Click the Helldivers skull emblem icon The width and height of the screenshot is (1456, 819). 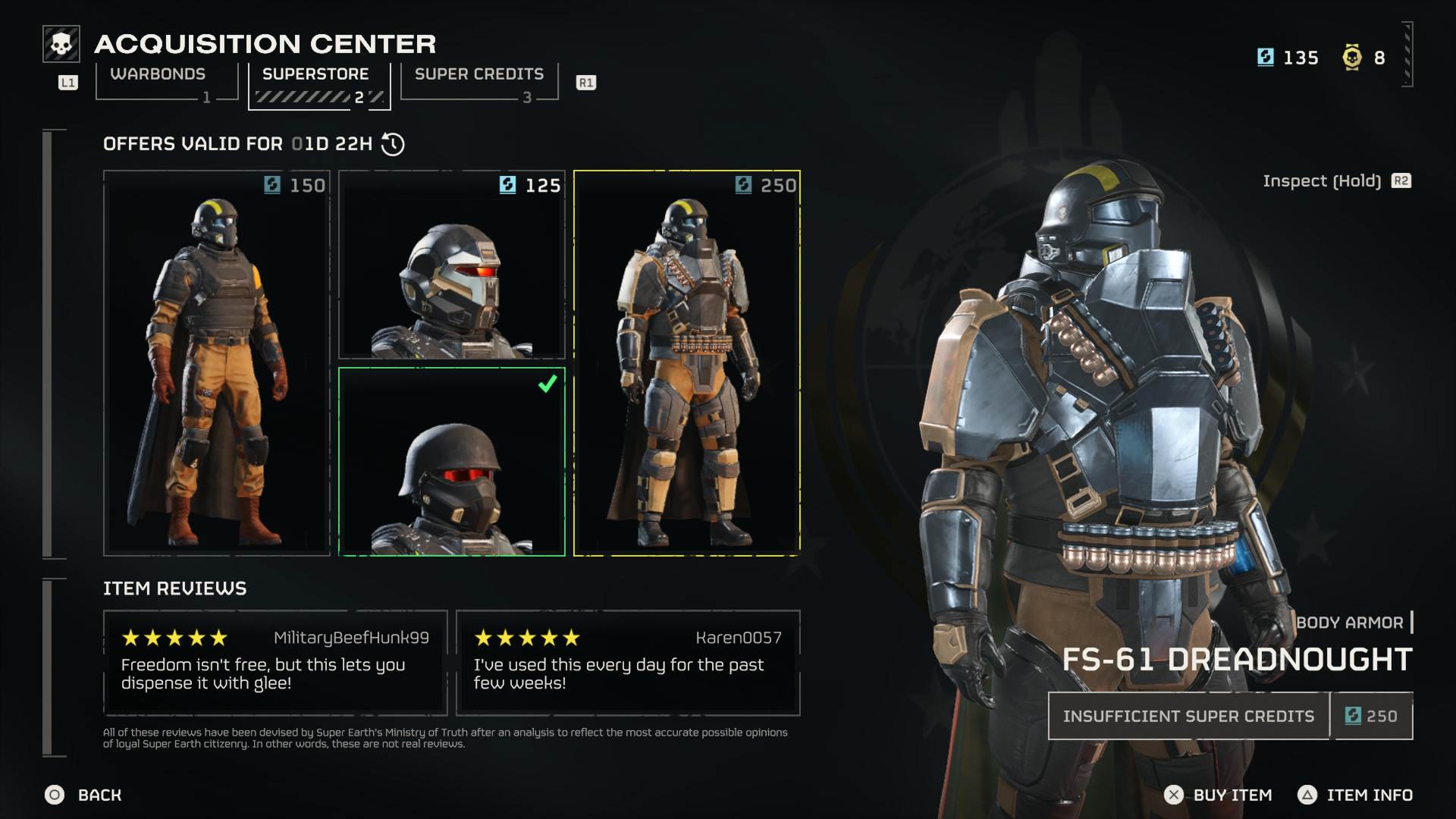(x=60, y=43)
